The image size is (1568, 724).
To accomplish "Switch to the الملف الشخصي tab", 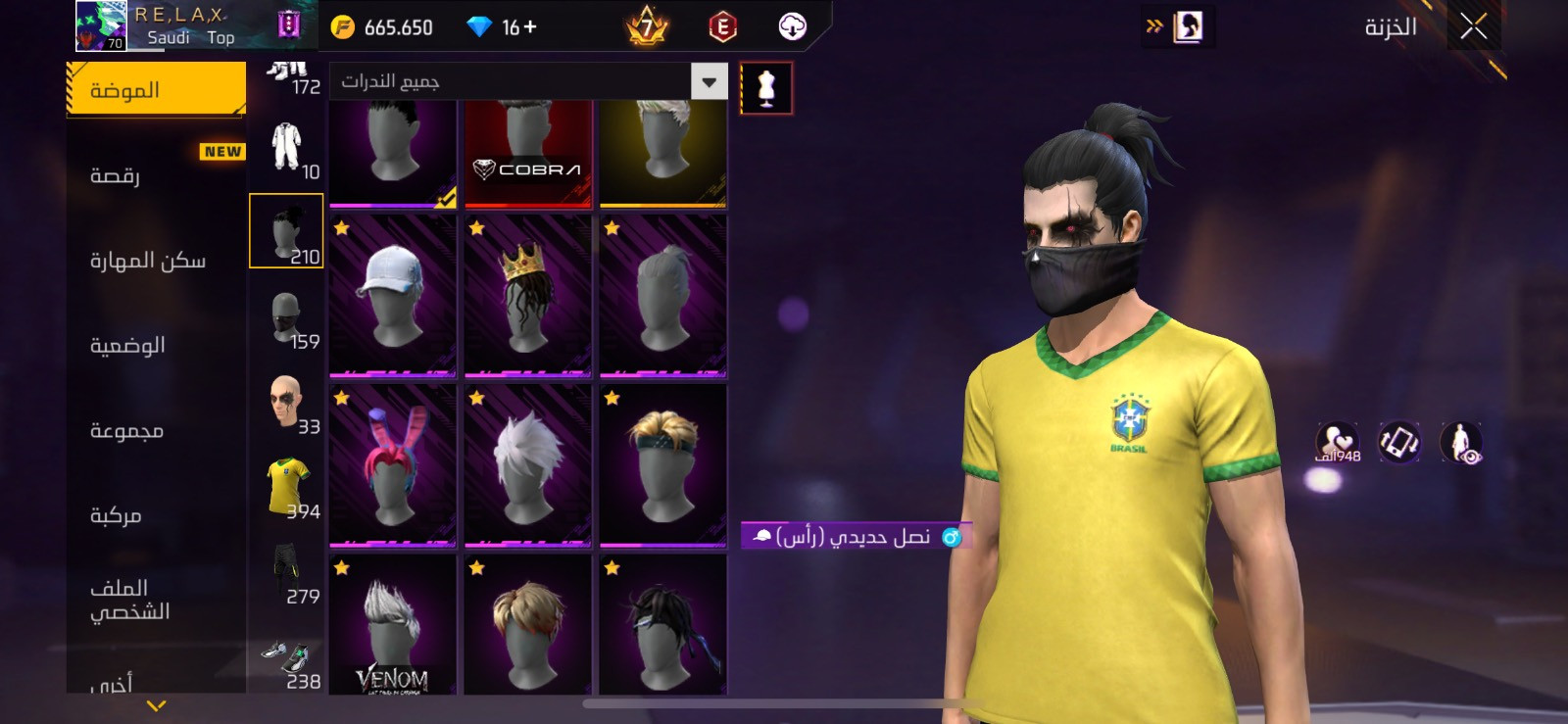I will coord(156,600).
